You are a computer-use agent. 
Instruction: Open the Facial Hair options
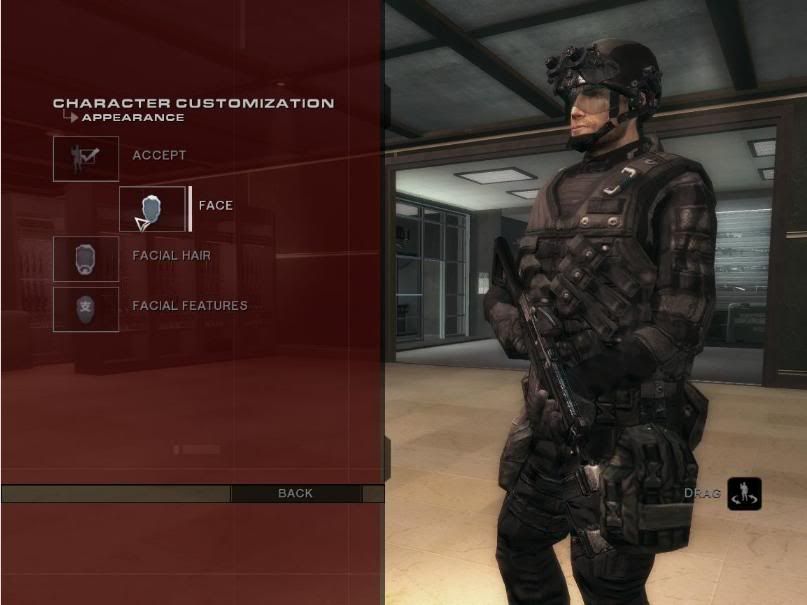click(x=86, y=258)
